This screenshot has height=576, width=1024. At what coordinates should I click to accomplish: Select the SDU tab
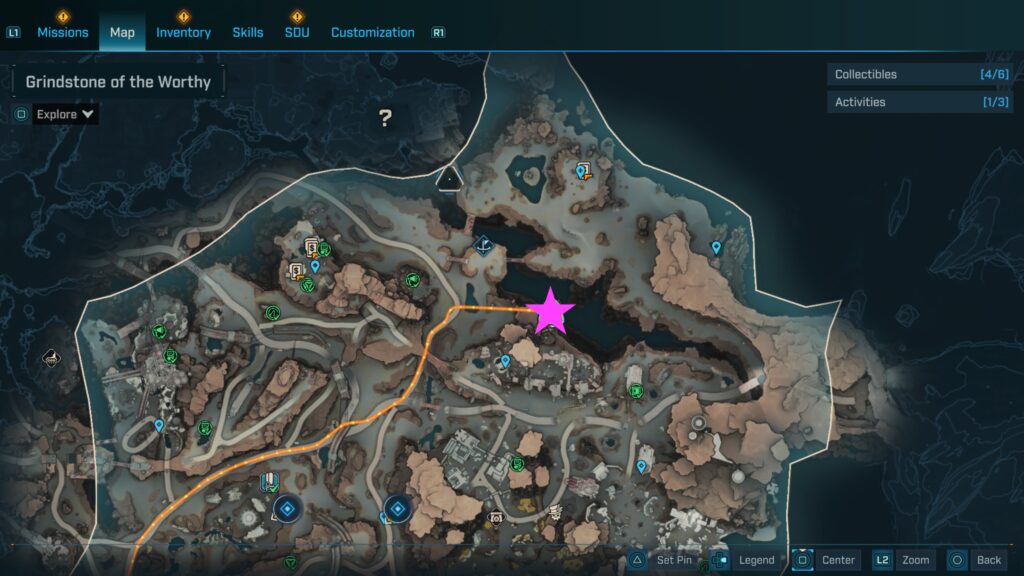[297, 32]
